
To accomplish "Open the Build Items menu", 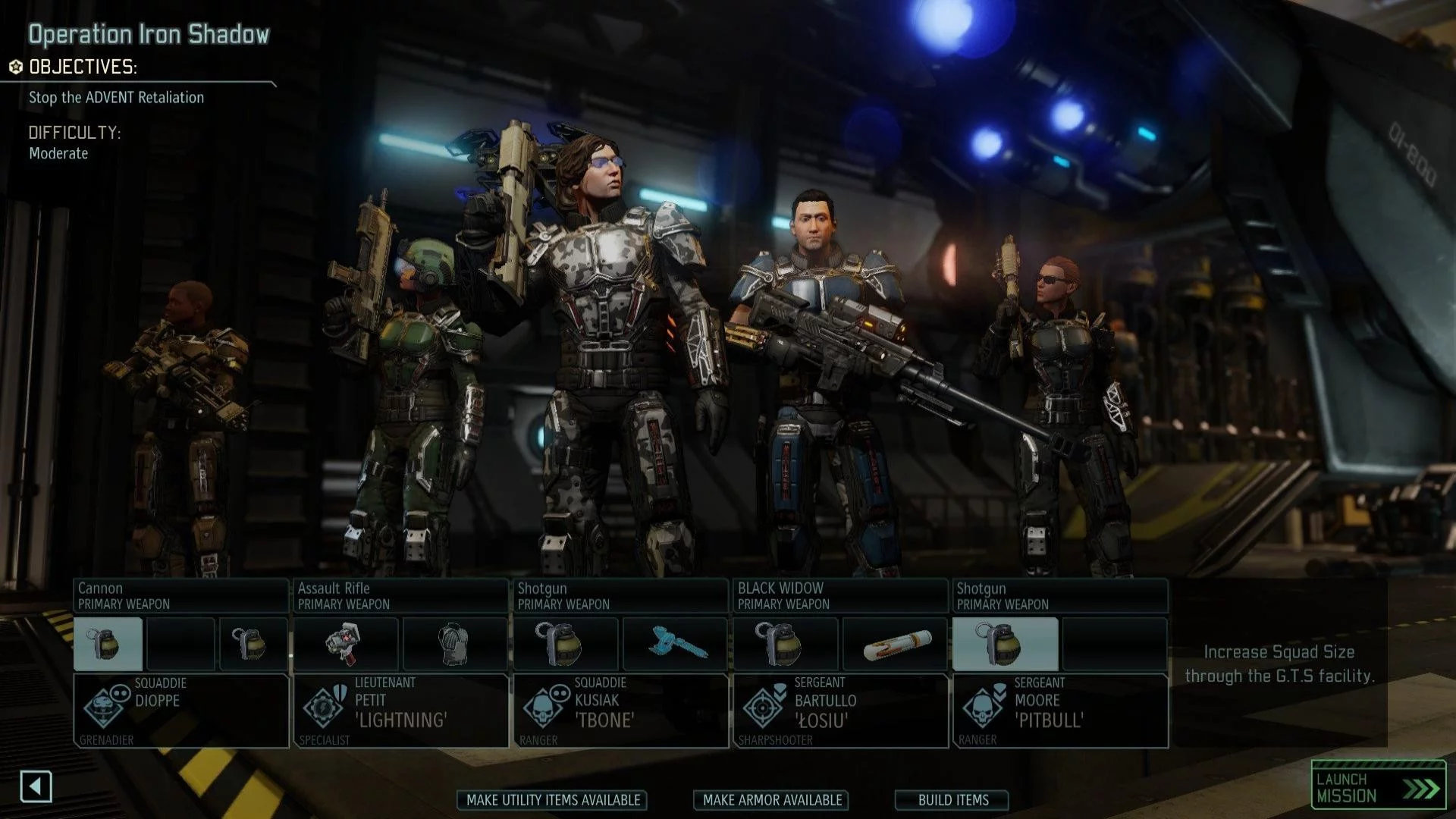I will coord(952,800).
